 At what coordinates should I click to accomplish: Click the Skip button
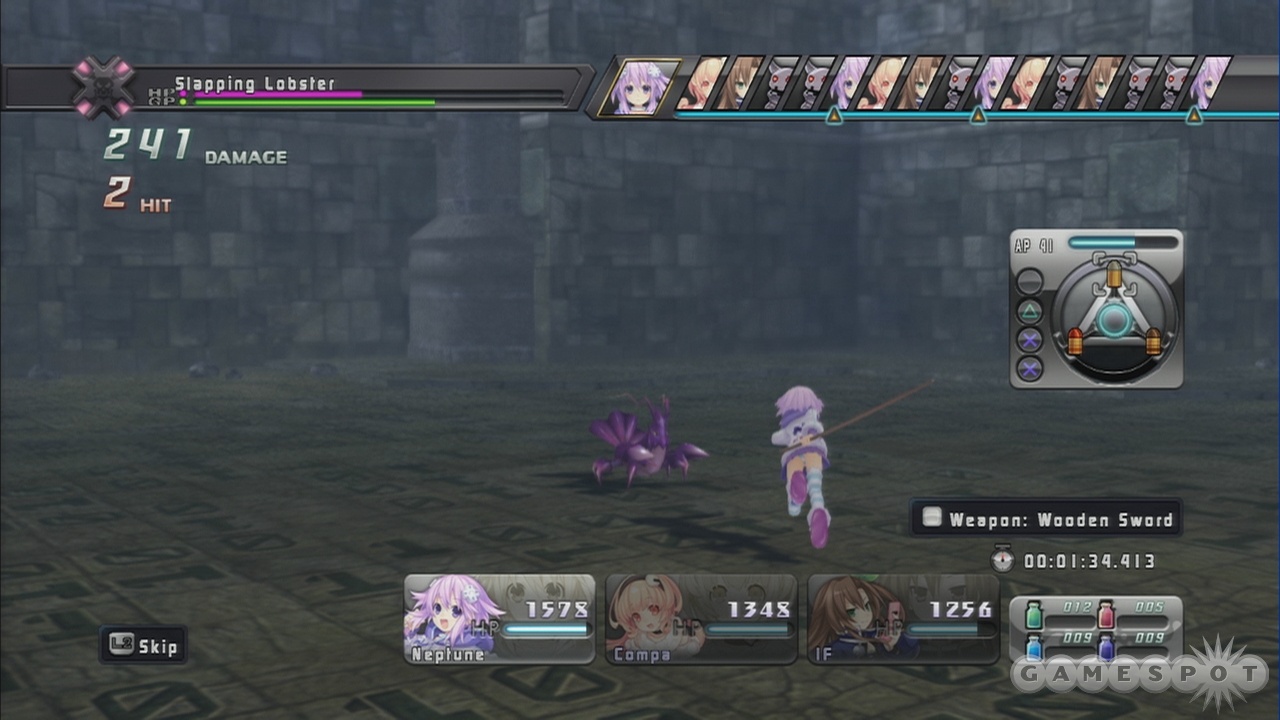tap(144, 646)
